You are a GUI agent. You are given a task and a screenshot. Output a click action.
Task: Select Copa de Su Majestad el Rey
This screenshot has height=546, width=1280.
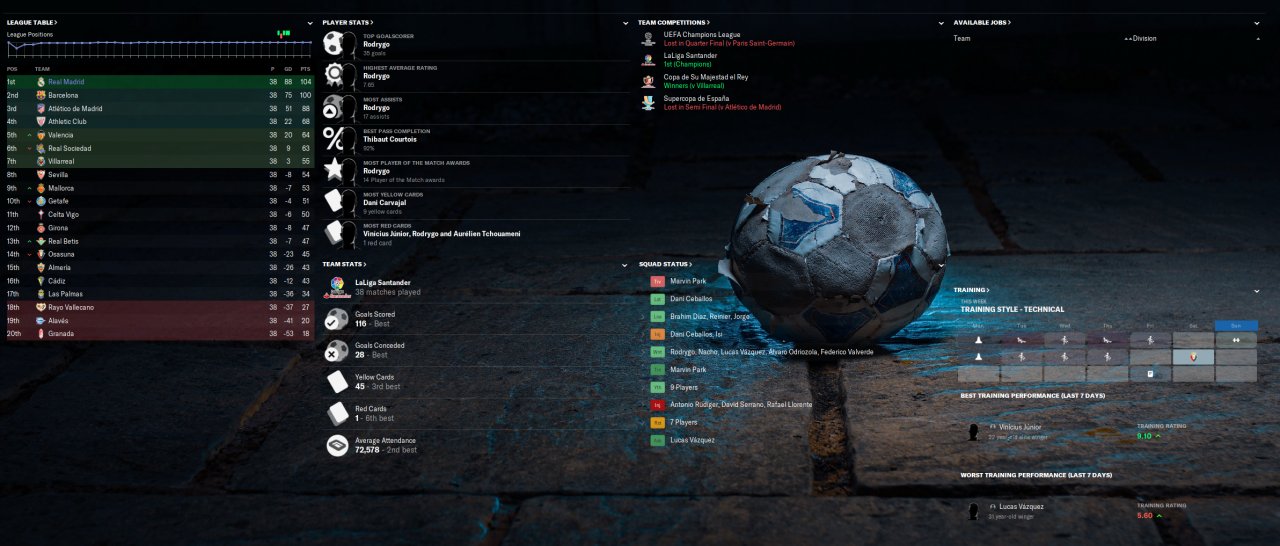(705, 77)
